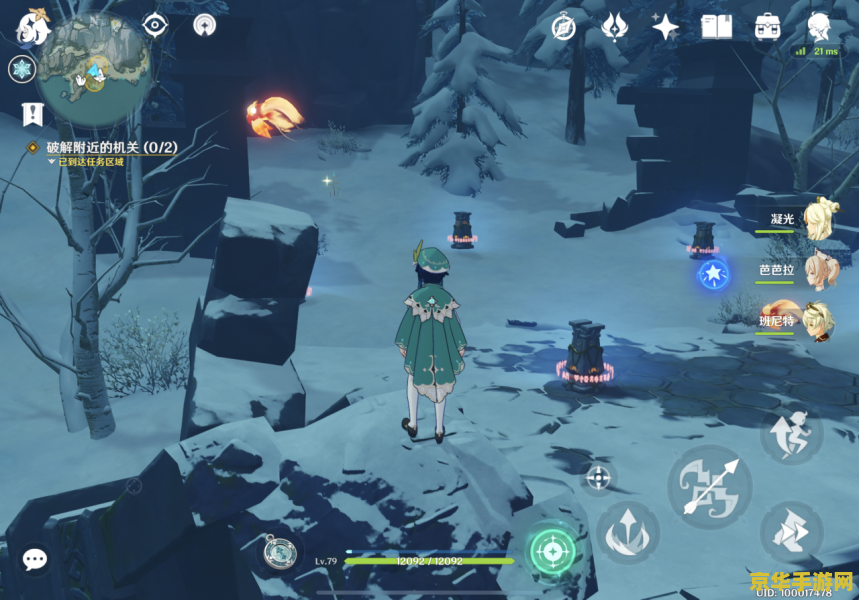Open the quest menu exclamation banner icon
This screenshot has height=600, width=859.
32,114
